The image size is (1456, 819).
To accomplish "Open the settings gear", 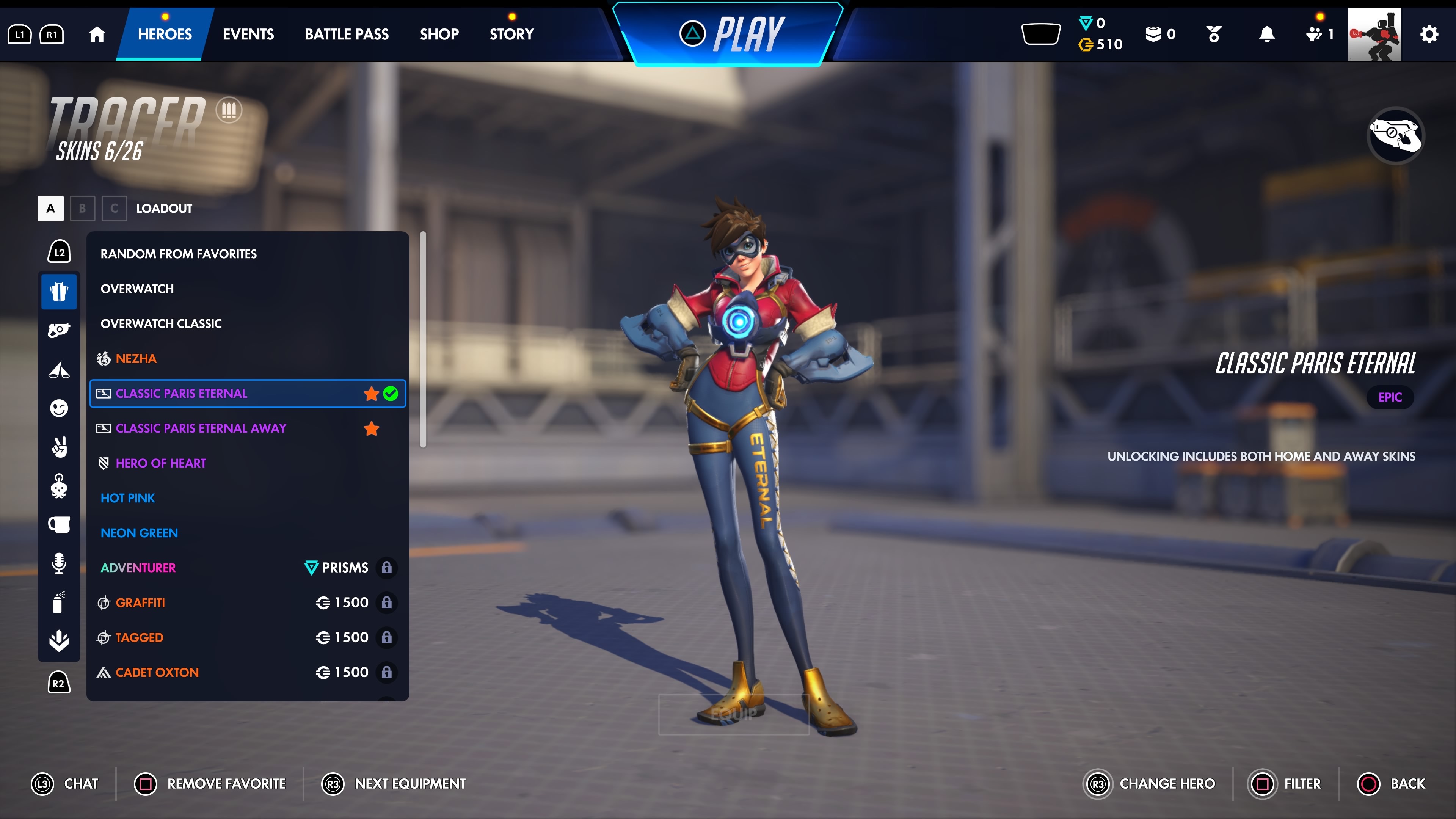I will [x=1429, y=35].
